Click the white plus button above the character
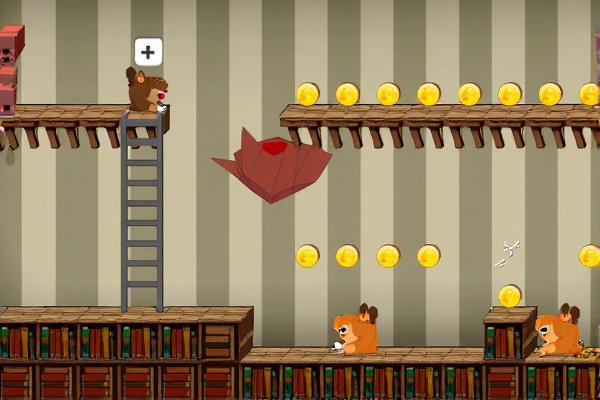Image resolution: width=600 pixels, height=400 pixels. [x=148, y=52]
